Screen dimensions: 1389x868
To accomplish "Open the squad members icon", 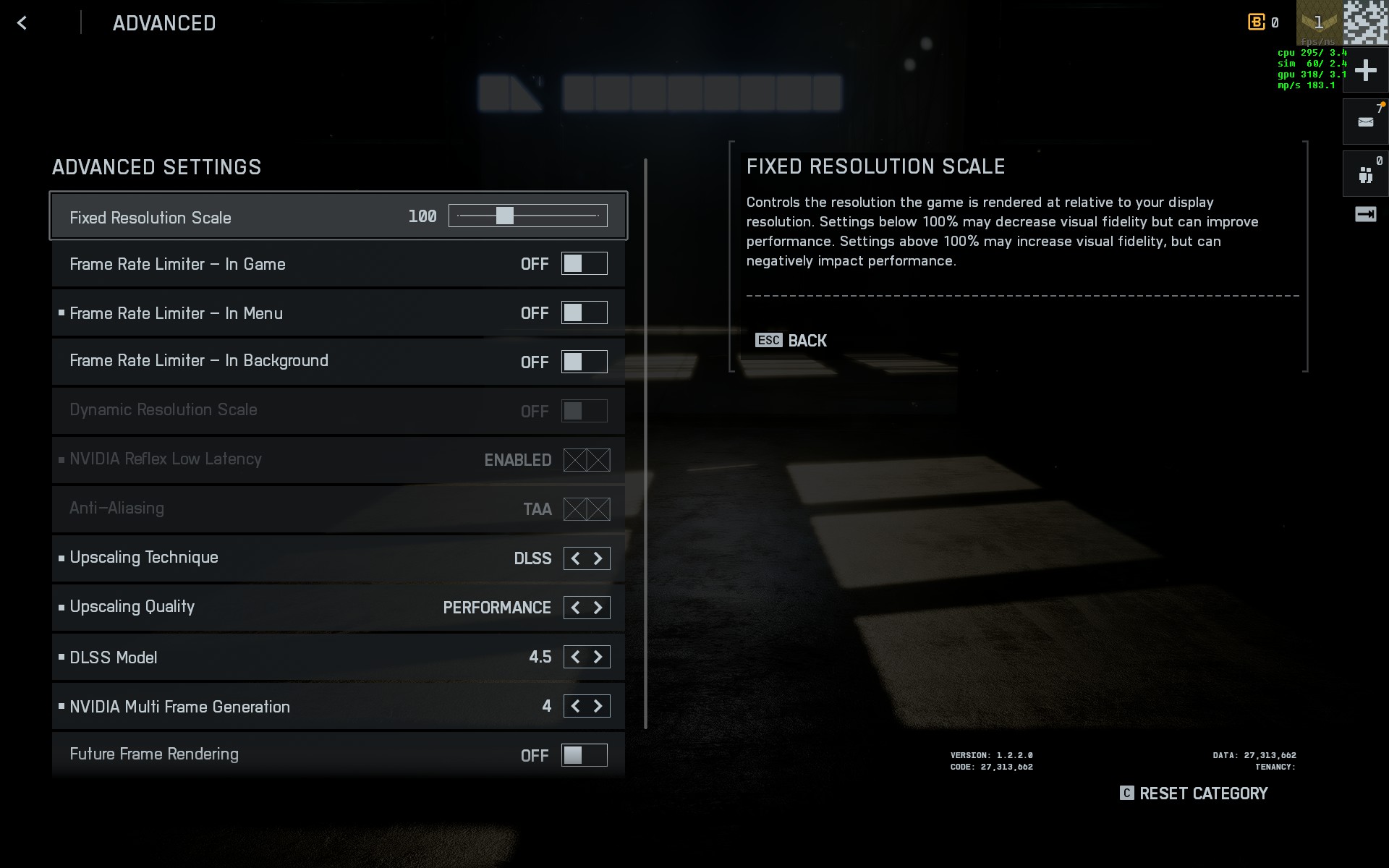I will pyautogui.click(x=1365, y=174).
